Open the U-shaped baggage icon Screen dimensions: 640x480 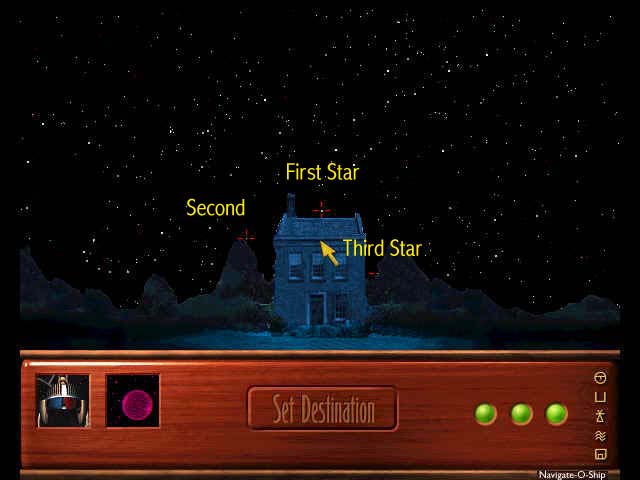pyautogui.click(x=600, y=397)
